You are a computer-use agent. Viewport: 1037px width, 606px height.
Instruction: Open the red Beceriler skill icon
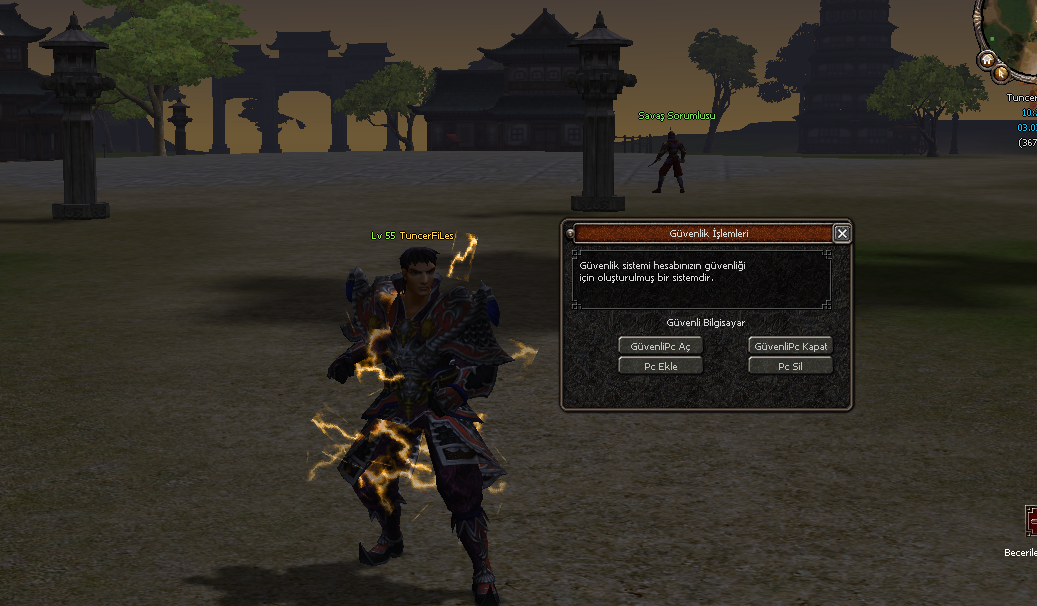click(1030, 521)
